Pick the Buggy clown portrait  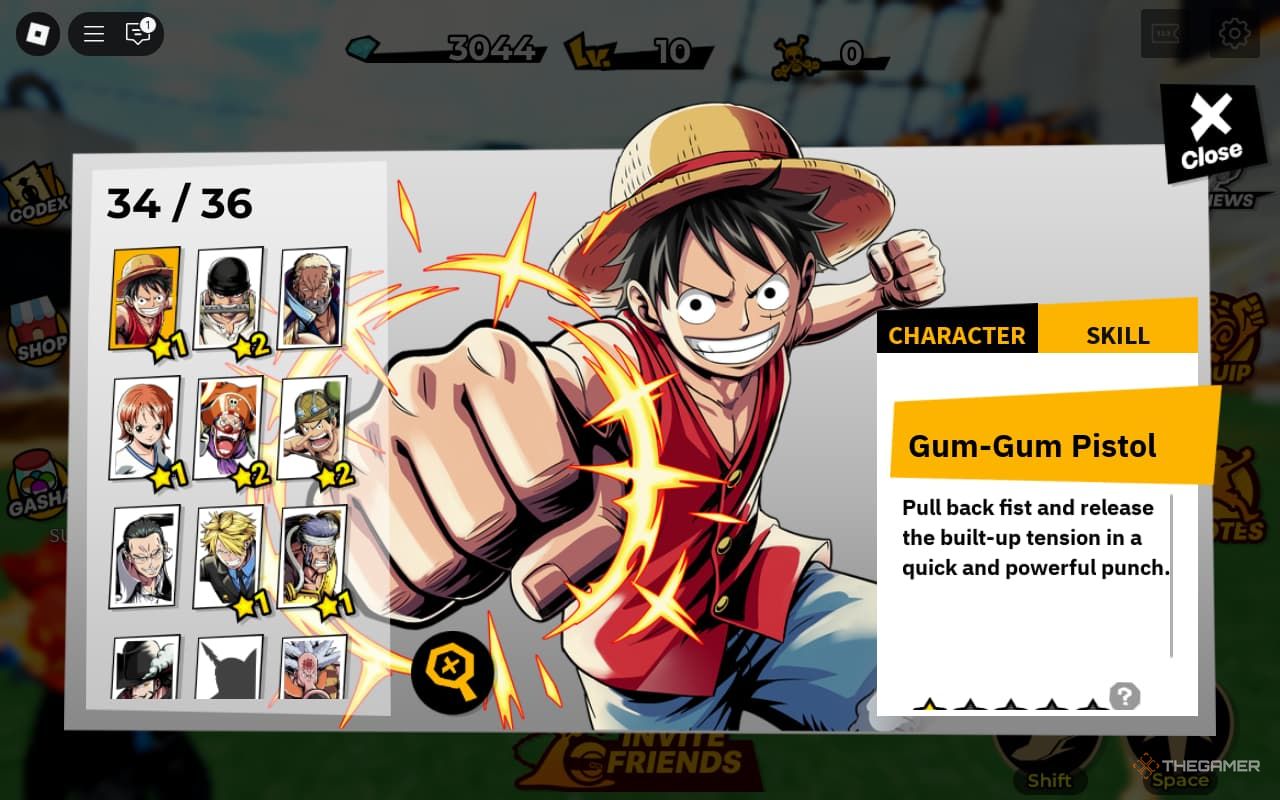tap(229, 428)
